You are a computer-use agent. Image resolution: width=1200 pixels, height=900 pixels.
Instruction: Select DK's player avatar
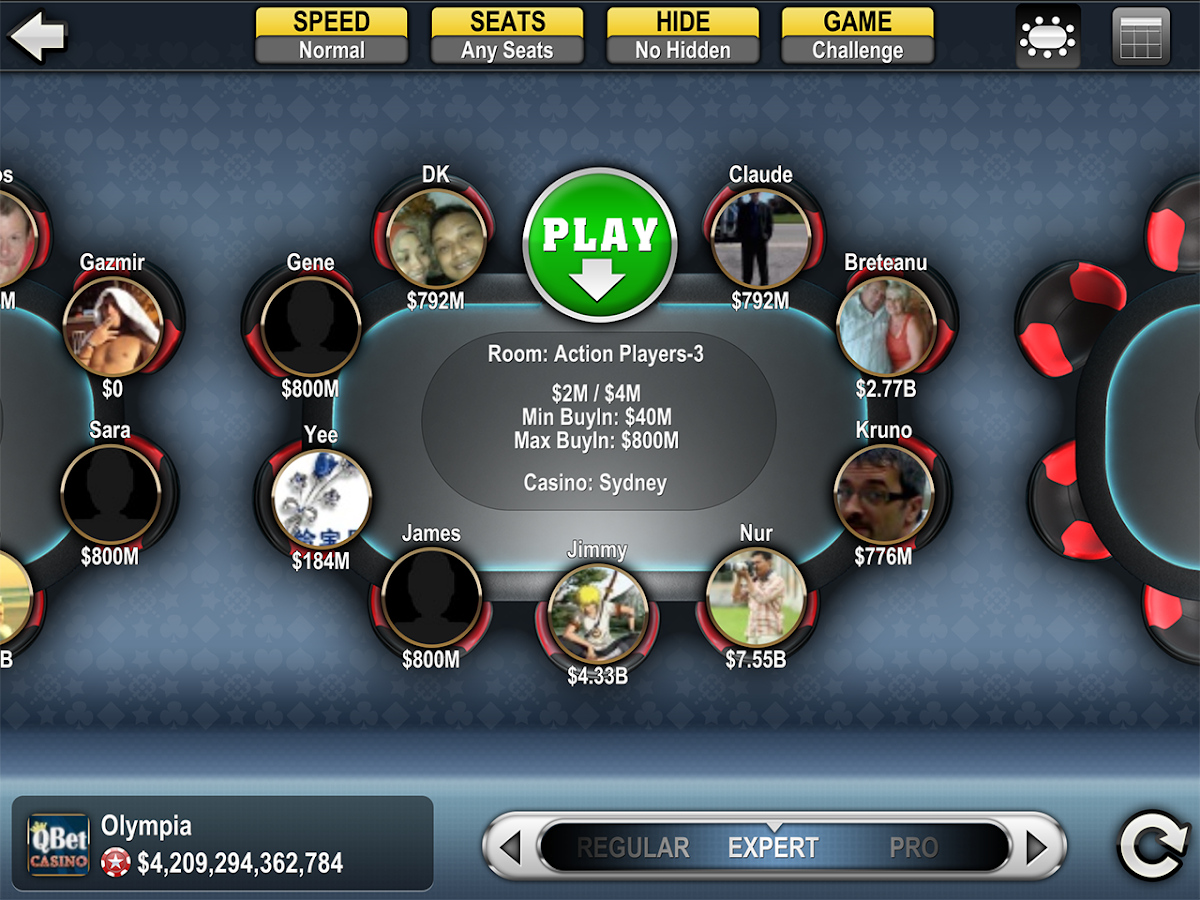436,238
